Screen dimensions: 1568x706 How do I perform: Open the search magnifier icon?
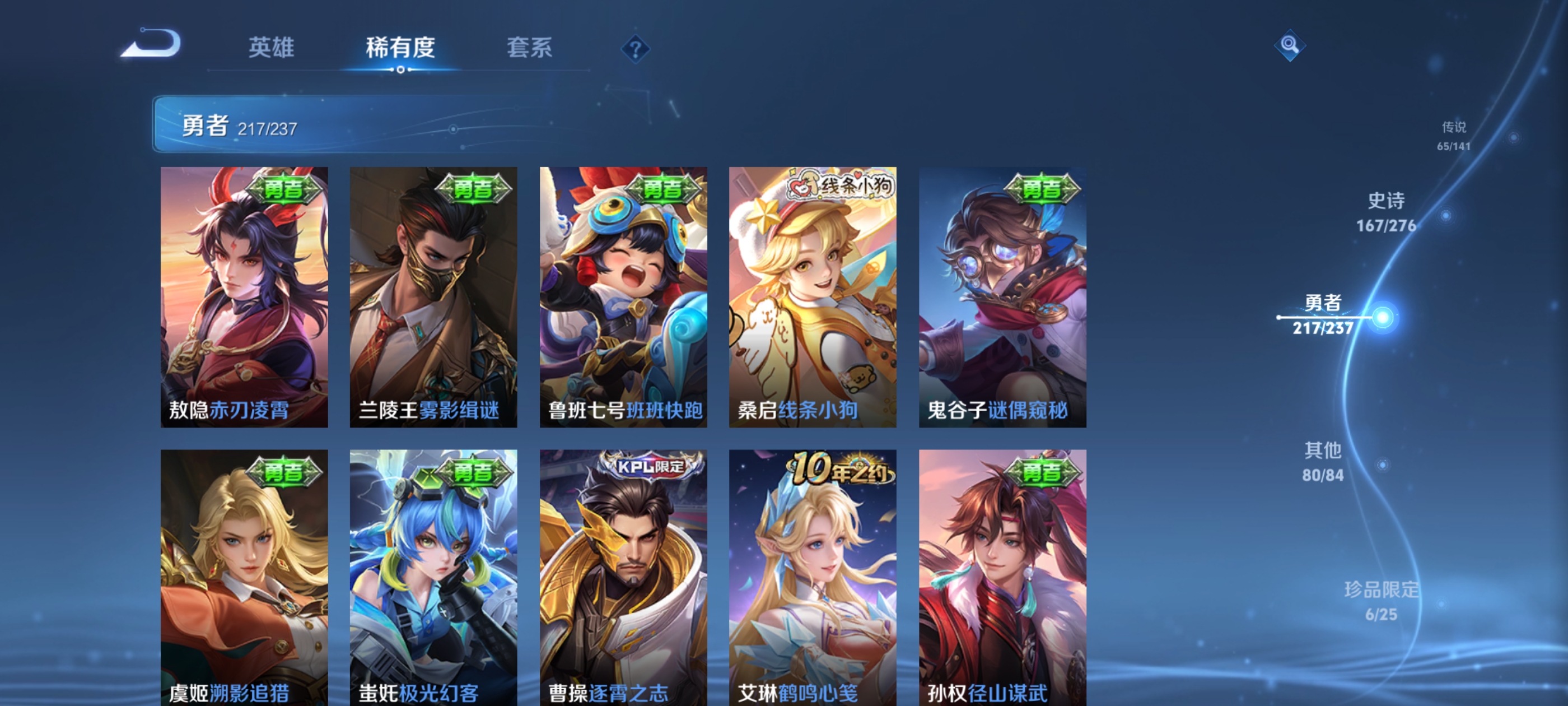[1290, 46]
